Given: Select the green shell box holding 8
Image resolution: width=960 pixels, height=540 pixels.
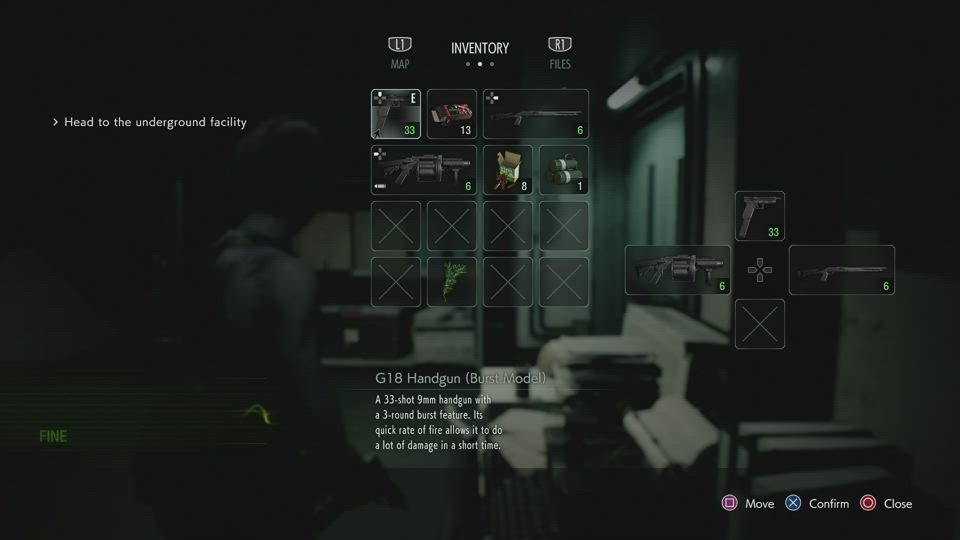Looking at the screenshot, I should click(x=508, y=170).
